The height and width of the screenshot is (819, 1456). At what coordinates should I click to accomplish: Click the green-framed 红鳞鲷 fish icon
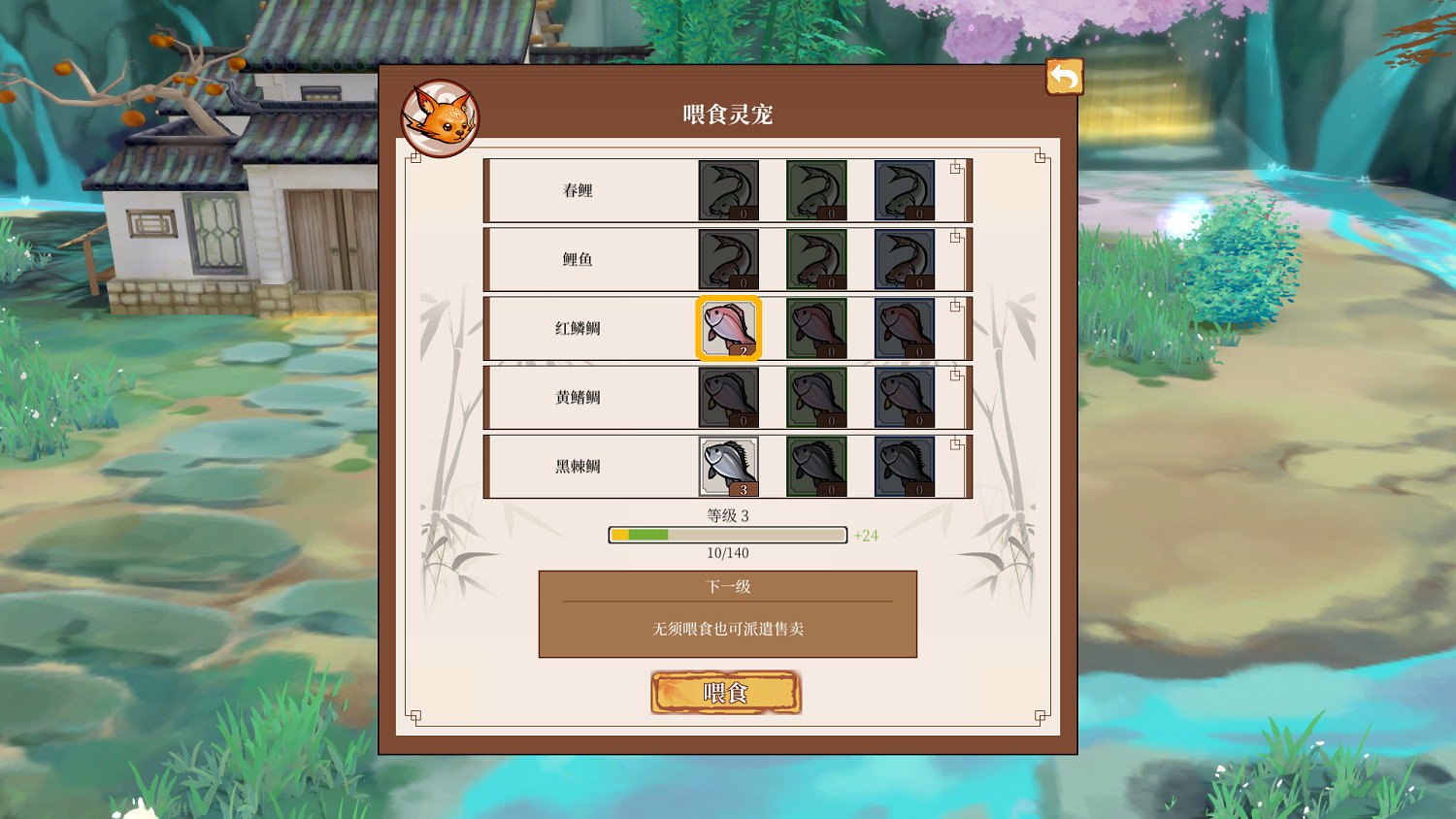815,328
